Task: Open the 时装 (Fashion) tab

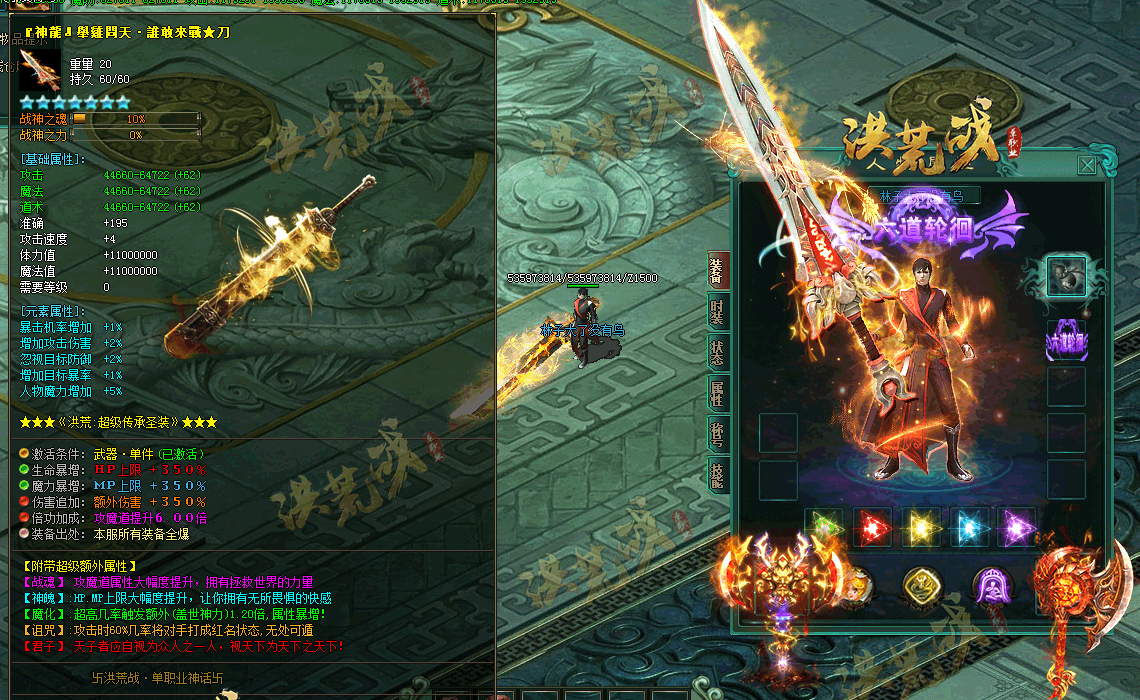Action: pyautogui.click(x=717, y=314)
